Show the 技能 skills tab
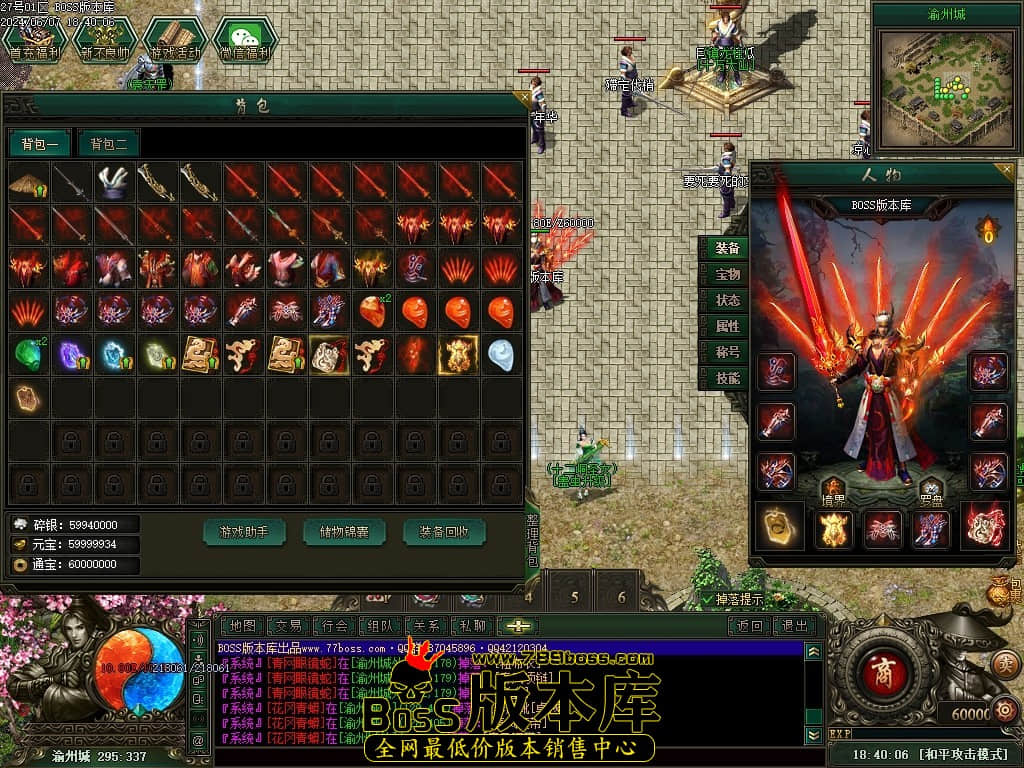This screenshot has width=1024, height=768. click(727, 378)
